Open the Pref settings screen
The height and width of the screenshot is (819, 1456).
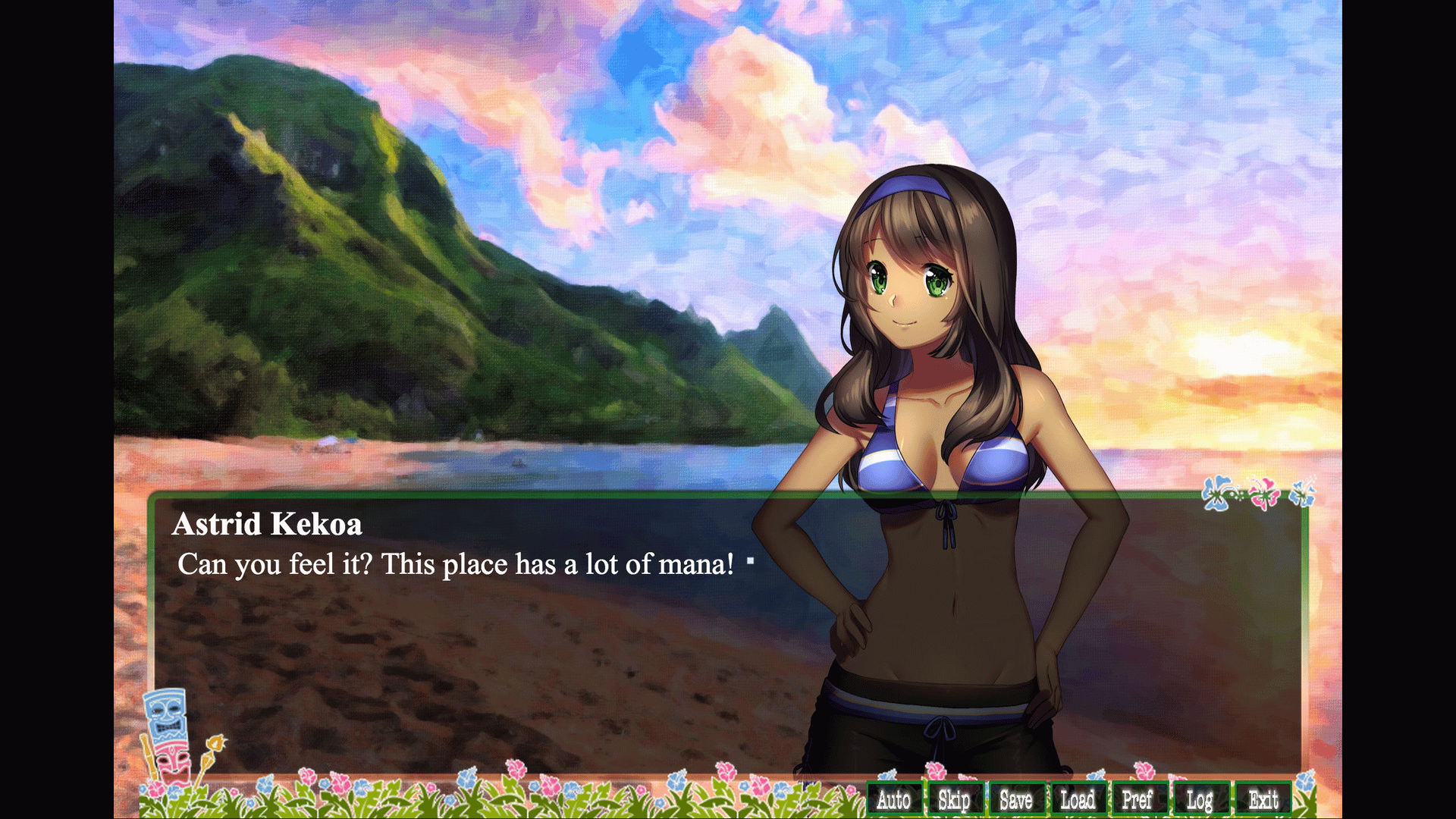1137,799
